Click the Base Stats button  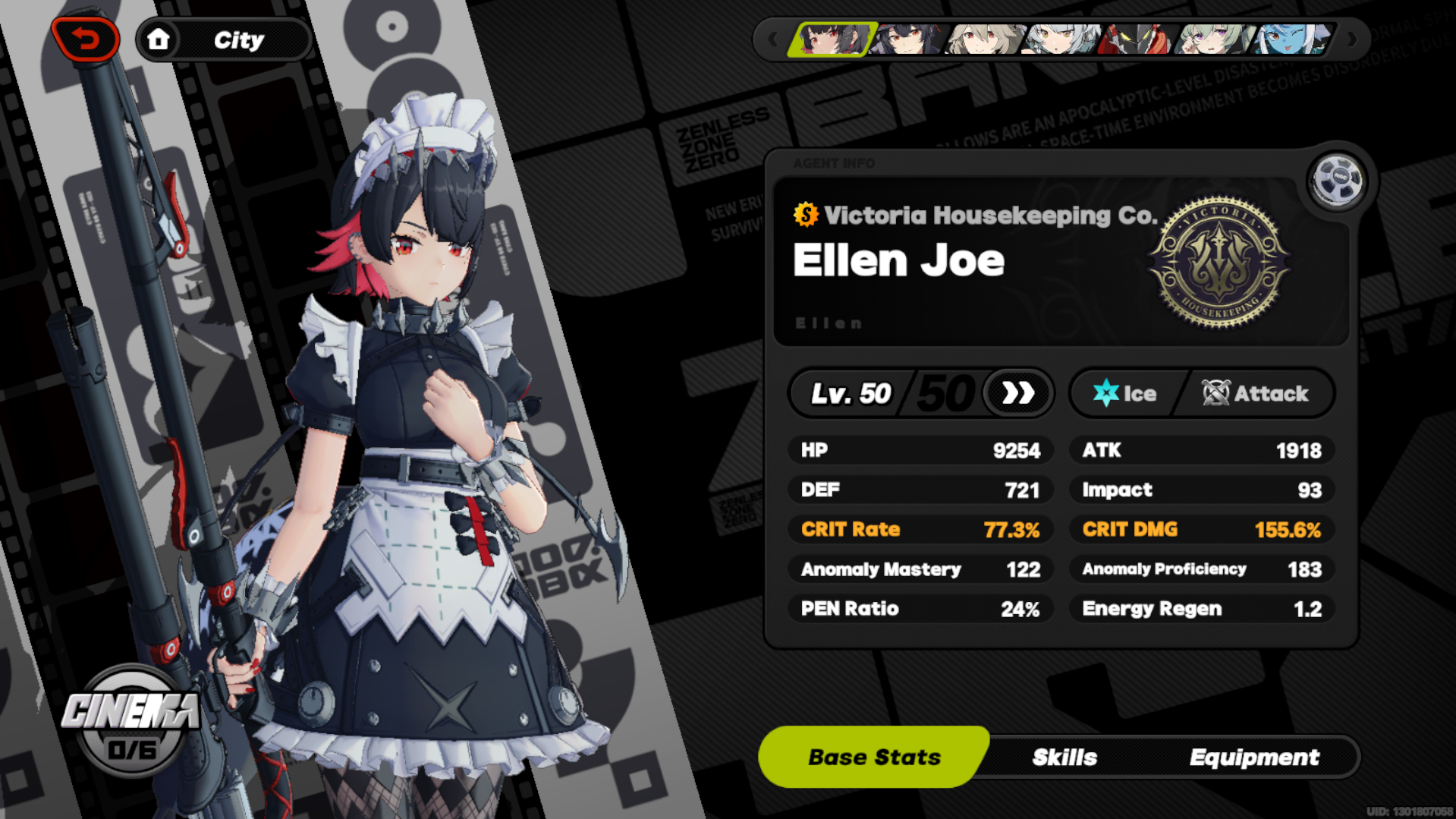coord(874,756)
